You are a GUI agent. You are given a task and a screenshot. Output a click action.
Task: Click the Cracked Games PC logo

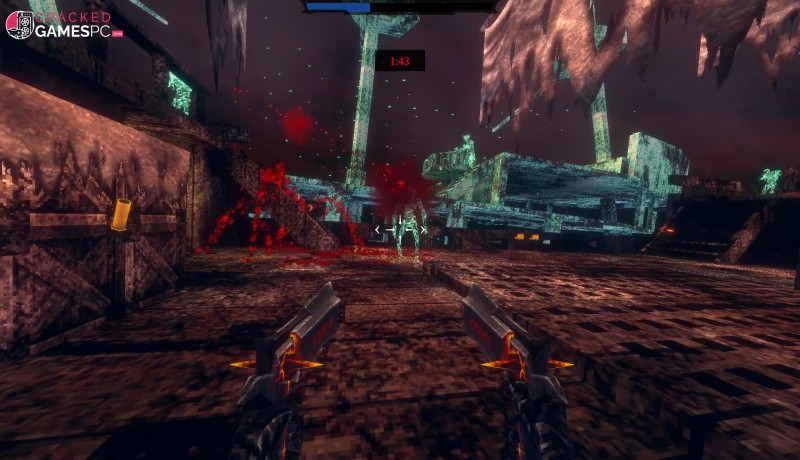click(x=62, y=25)
